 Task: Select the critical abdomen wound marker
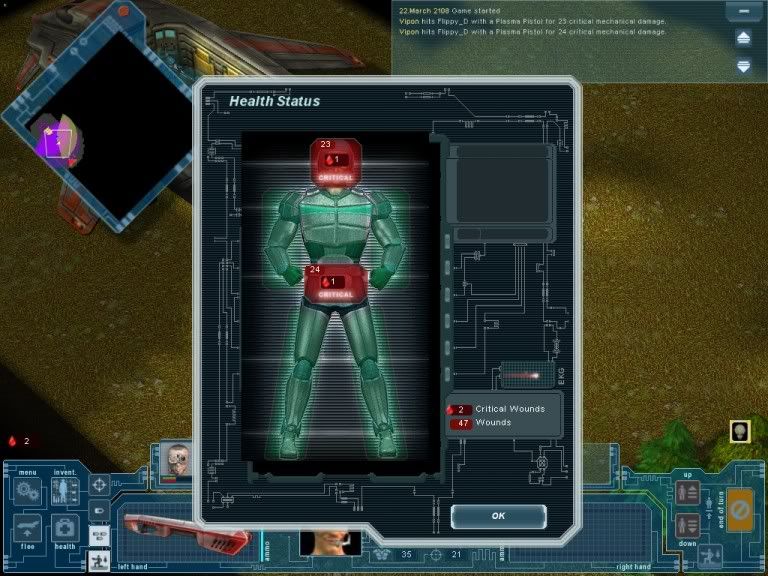click(x=336, y=283)
